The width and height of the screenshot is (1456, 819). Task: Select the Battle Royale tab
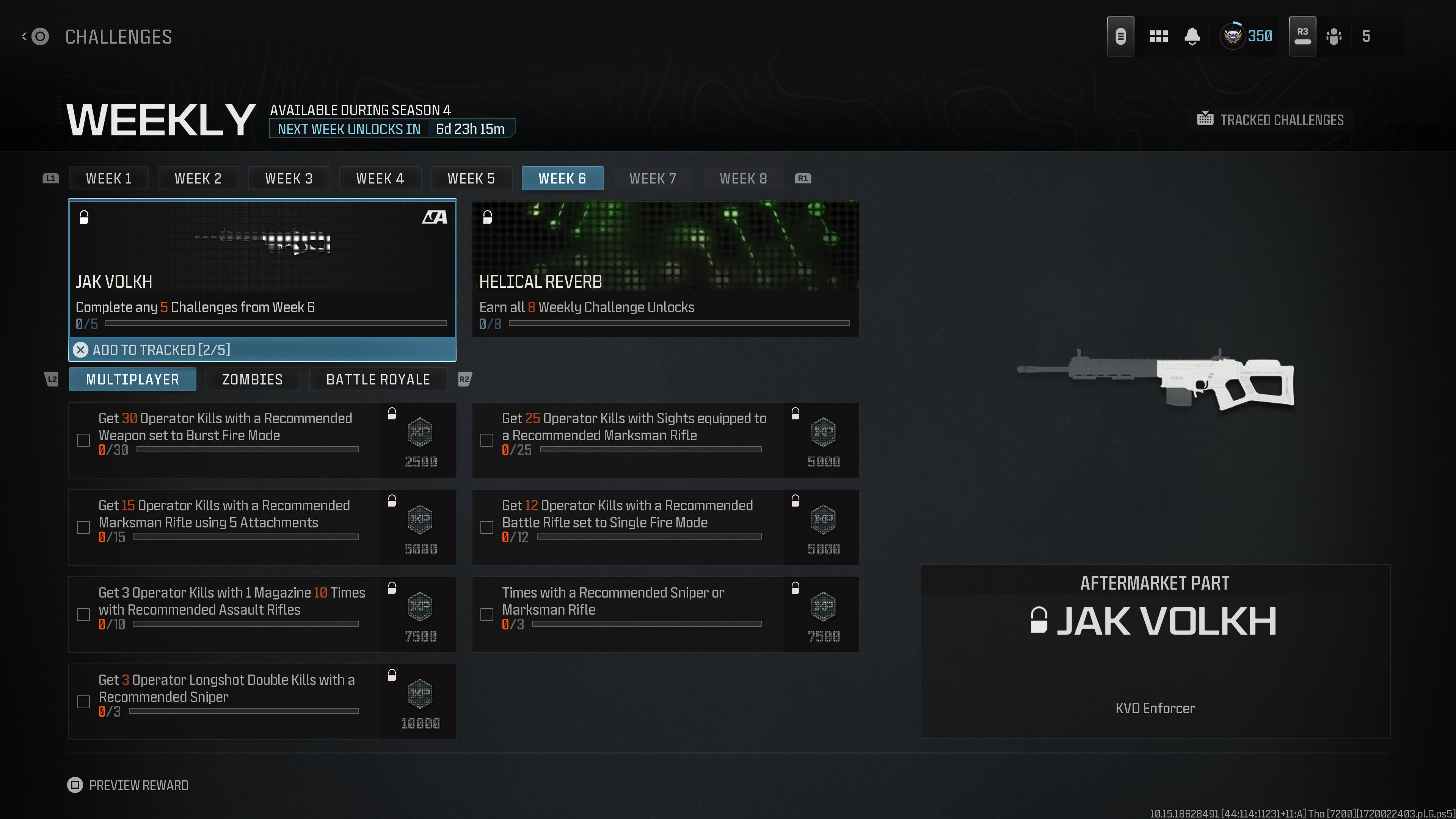tap(378, 379)
